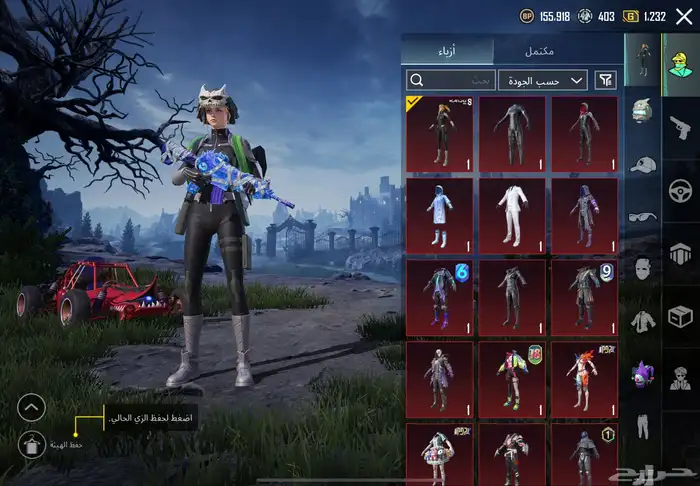Select the equipped outfit with yellow checkmark
Screen dimensions: 700x486
tap(439, 132)
